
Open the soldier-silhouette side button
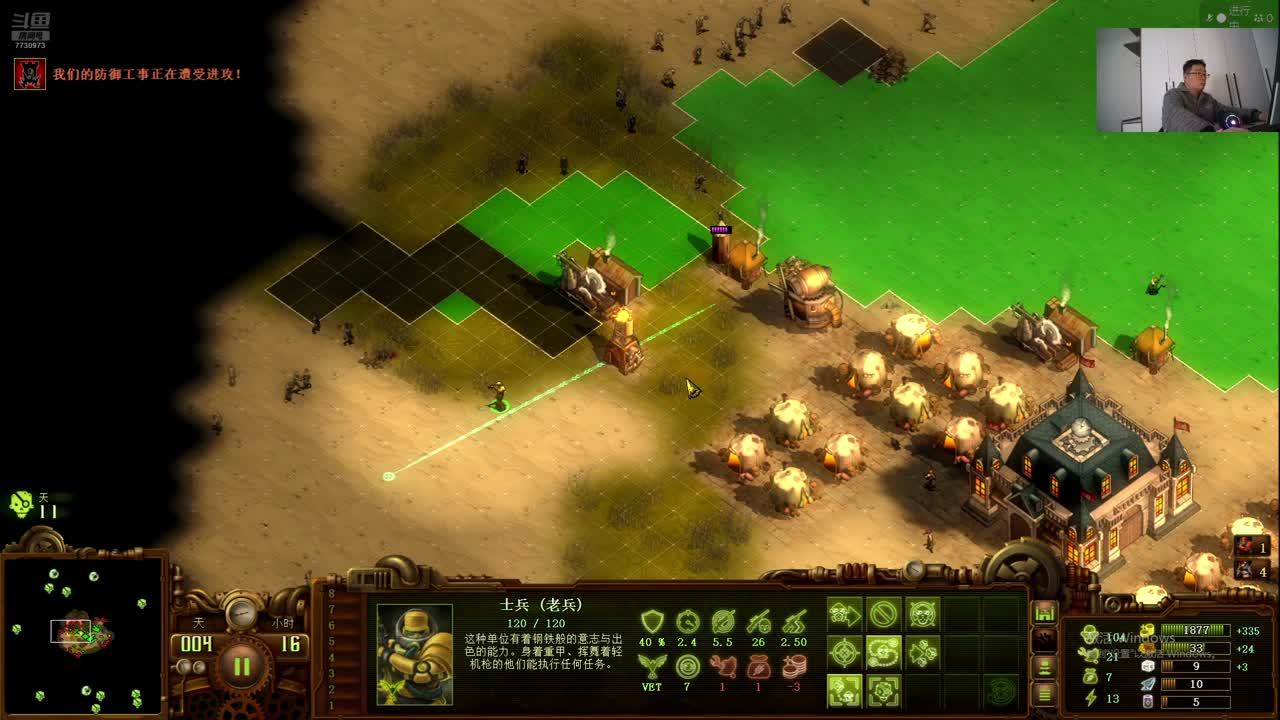point(1044,666)
